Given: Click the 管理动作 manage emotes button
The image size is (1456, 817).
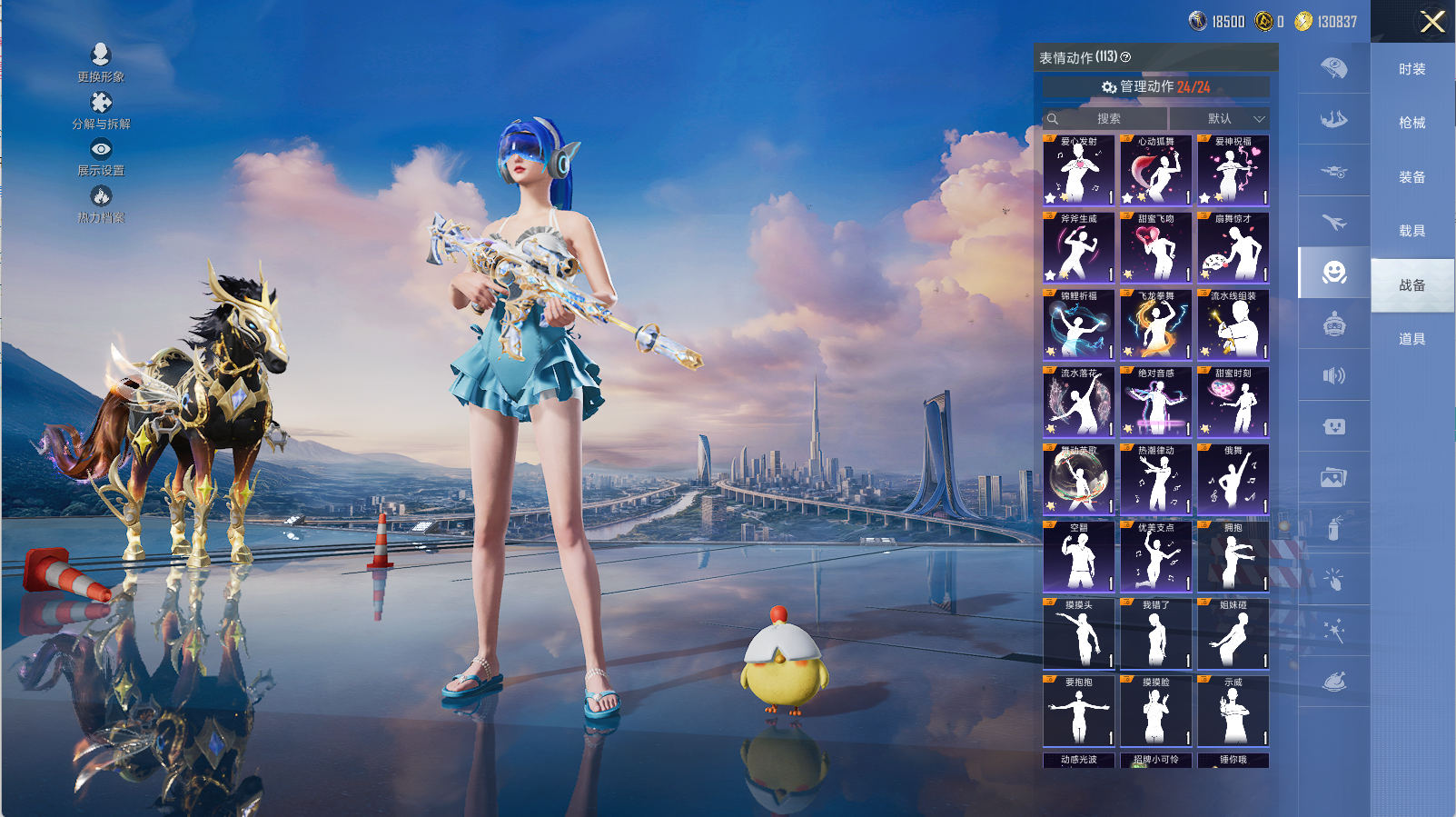Looking at the screenshot, I should [x=1155, y=86].
